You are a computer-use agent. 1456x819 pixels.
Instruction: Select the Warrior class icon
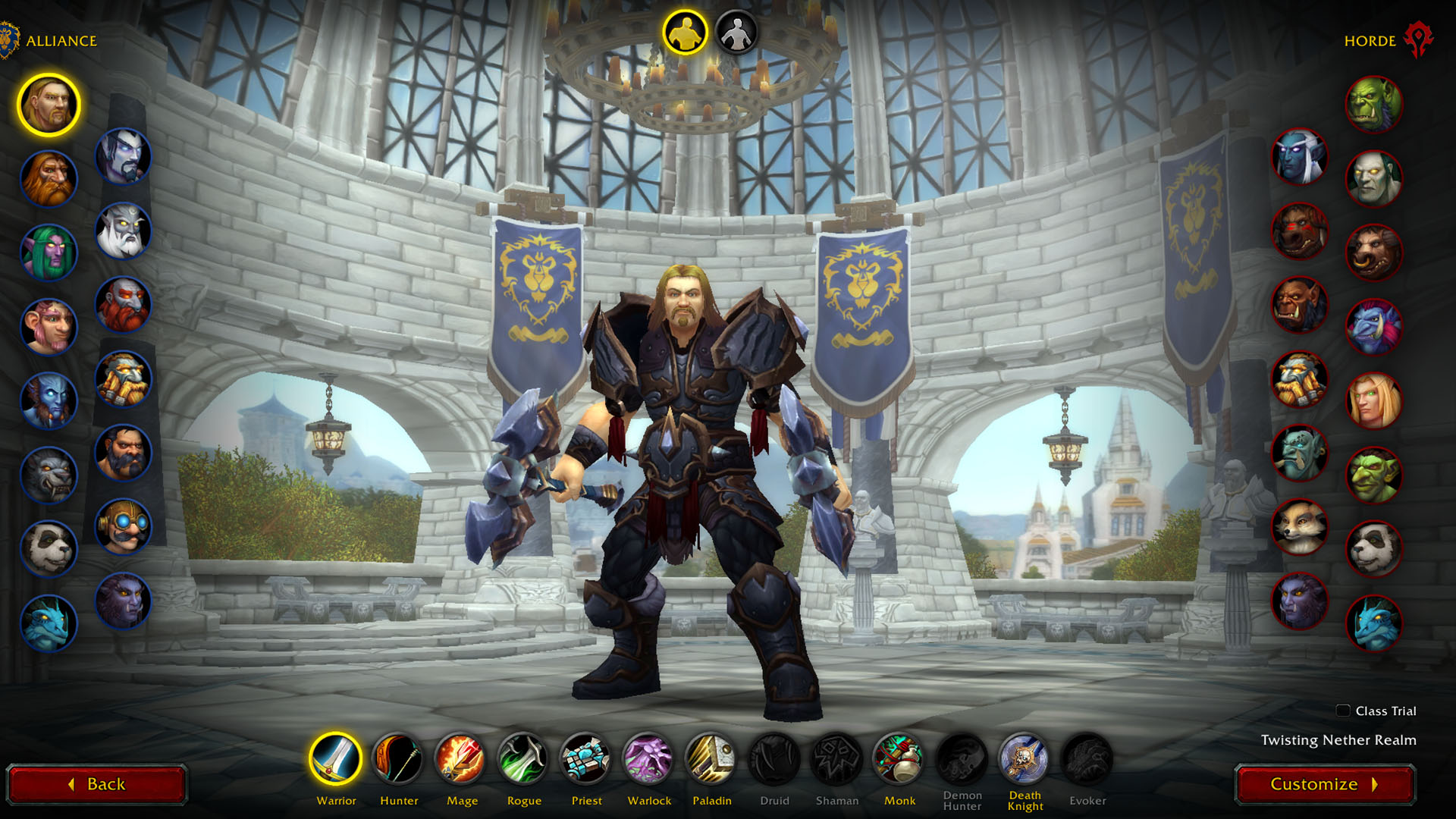tap(336, 758)
